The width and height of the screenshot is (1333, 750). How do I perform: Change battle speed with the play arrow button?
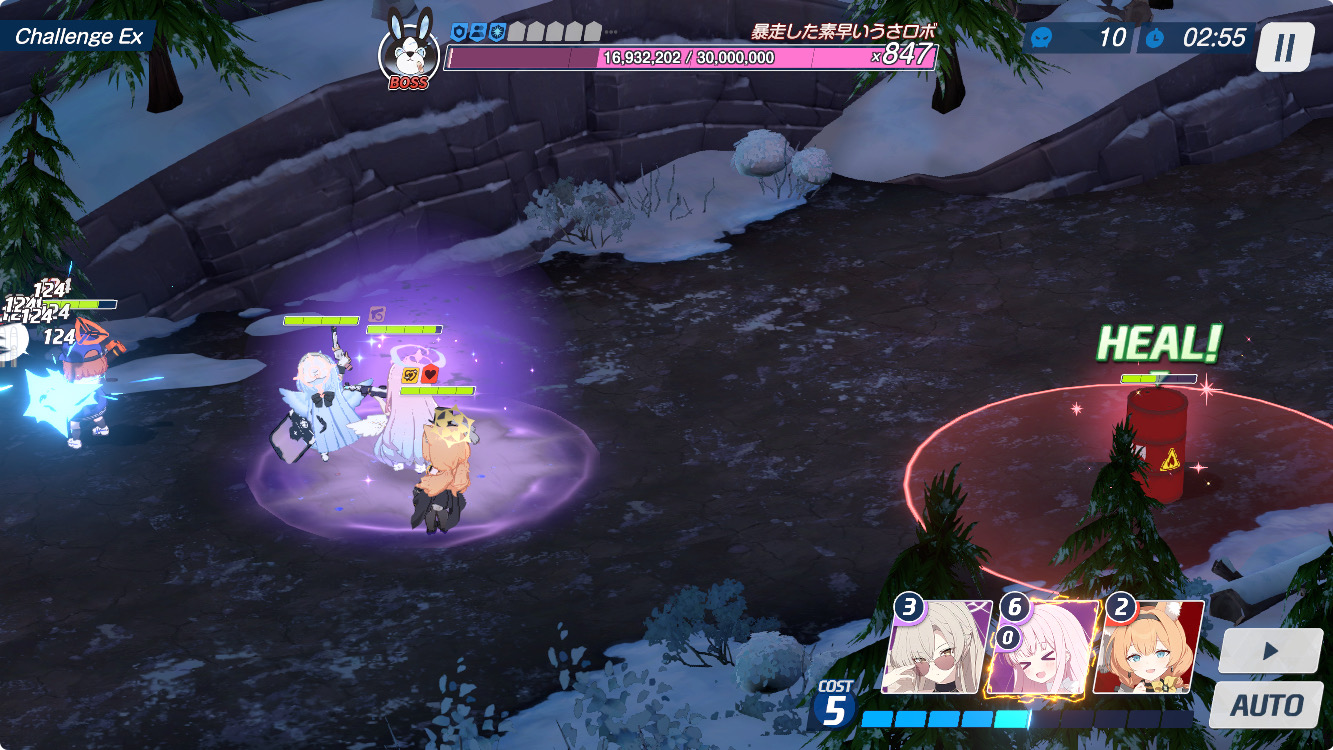click(1270, 651)
